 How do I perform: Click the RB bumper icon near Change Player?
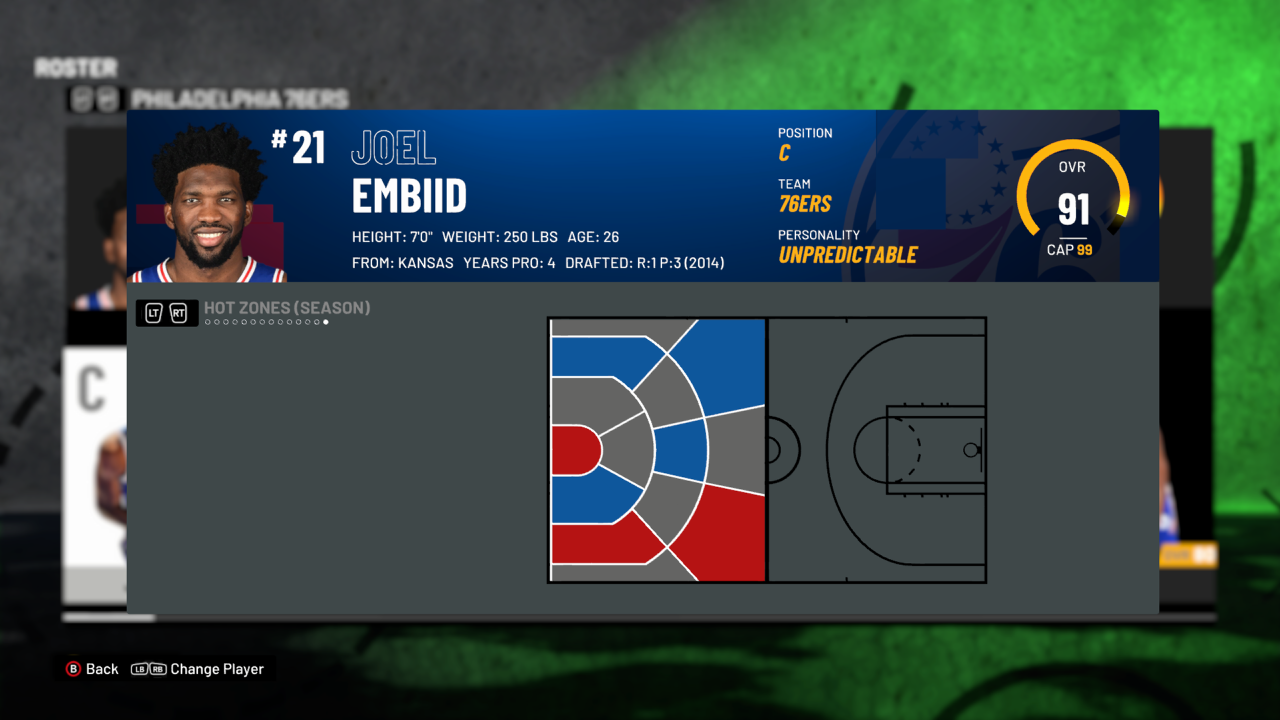coord(158,669)
